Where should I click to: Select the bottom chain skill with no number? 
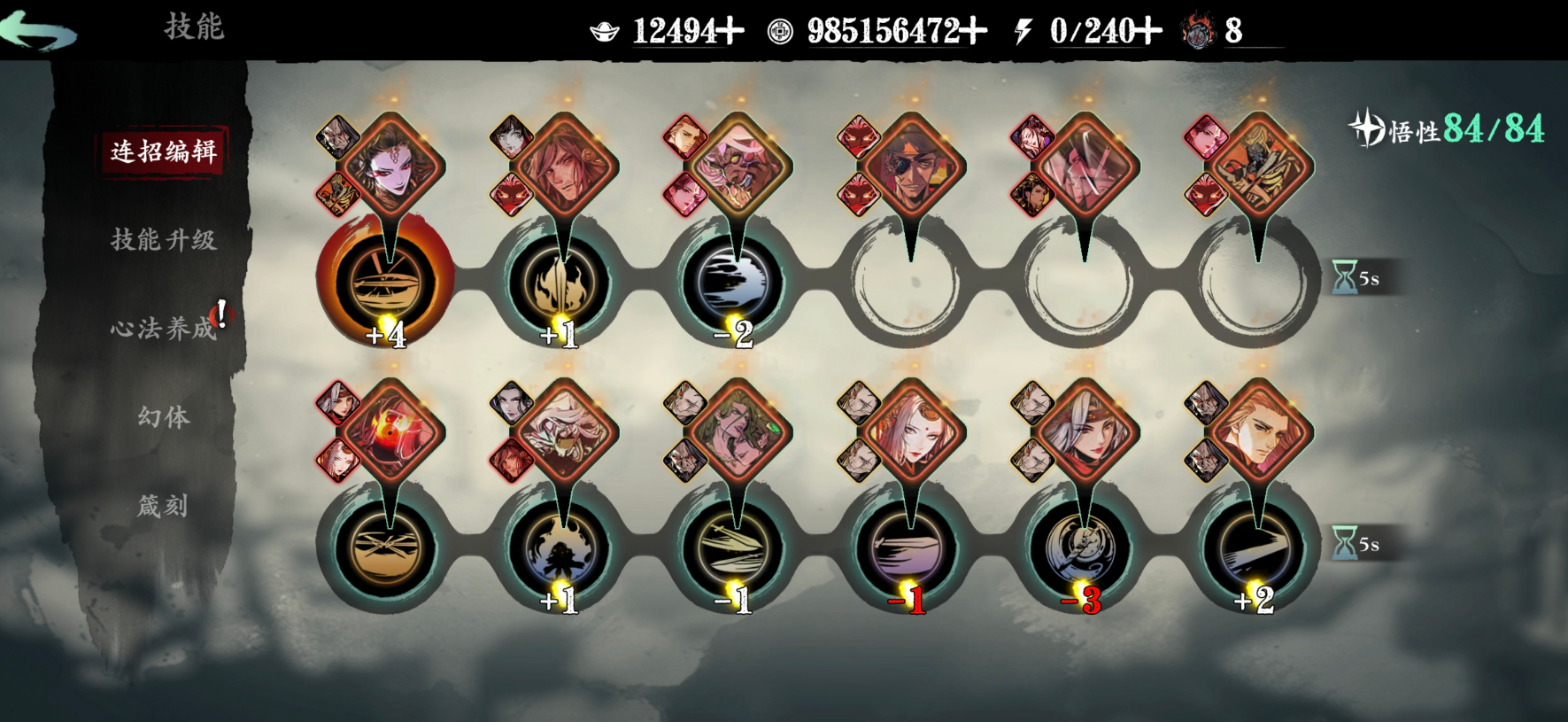(386, 547)
